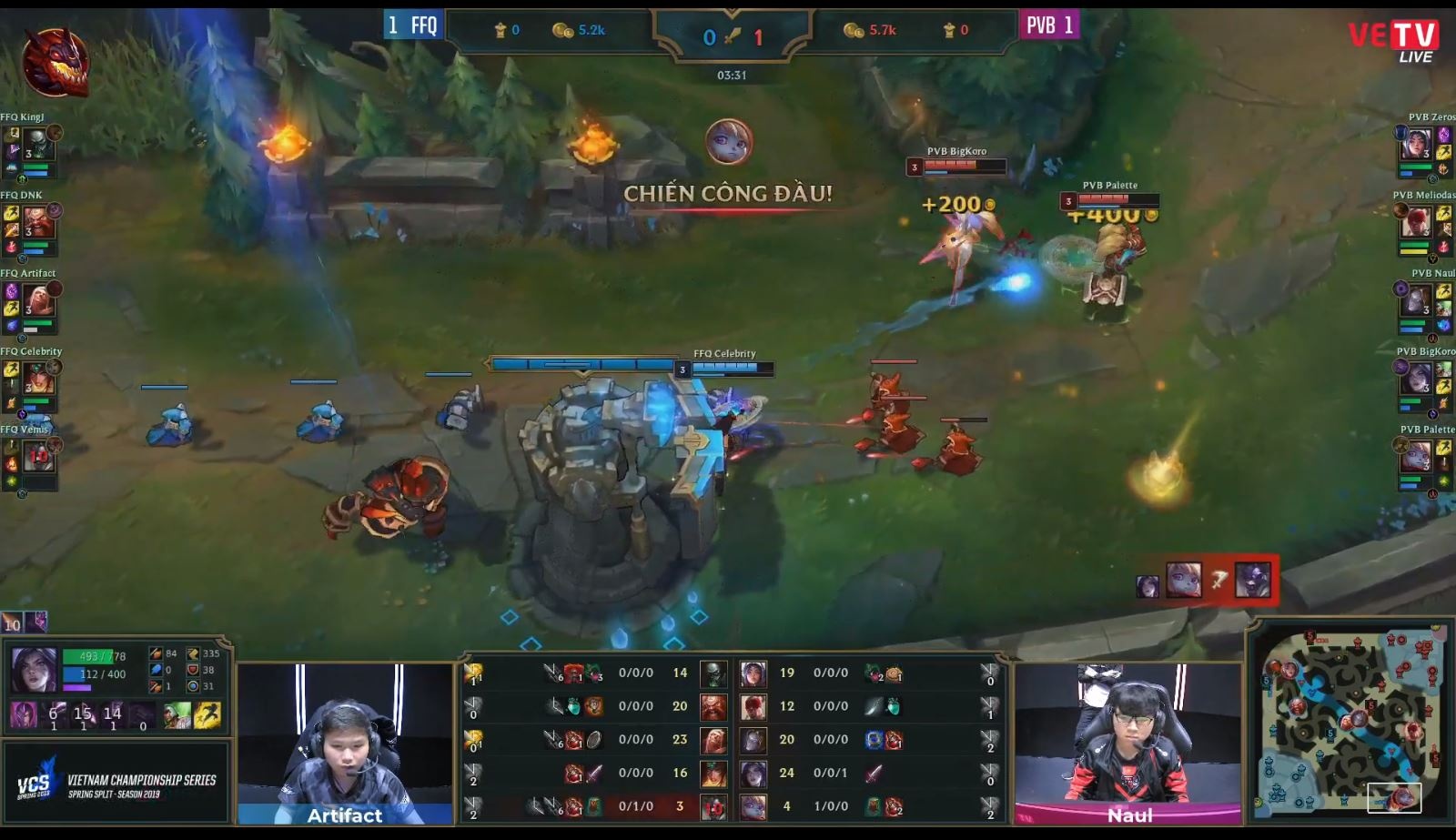Click the FFQ team name tag
Screen dimensions: 1456x840
[413, 25]
